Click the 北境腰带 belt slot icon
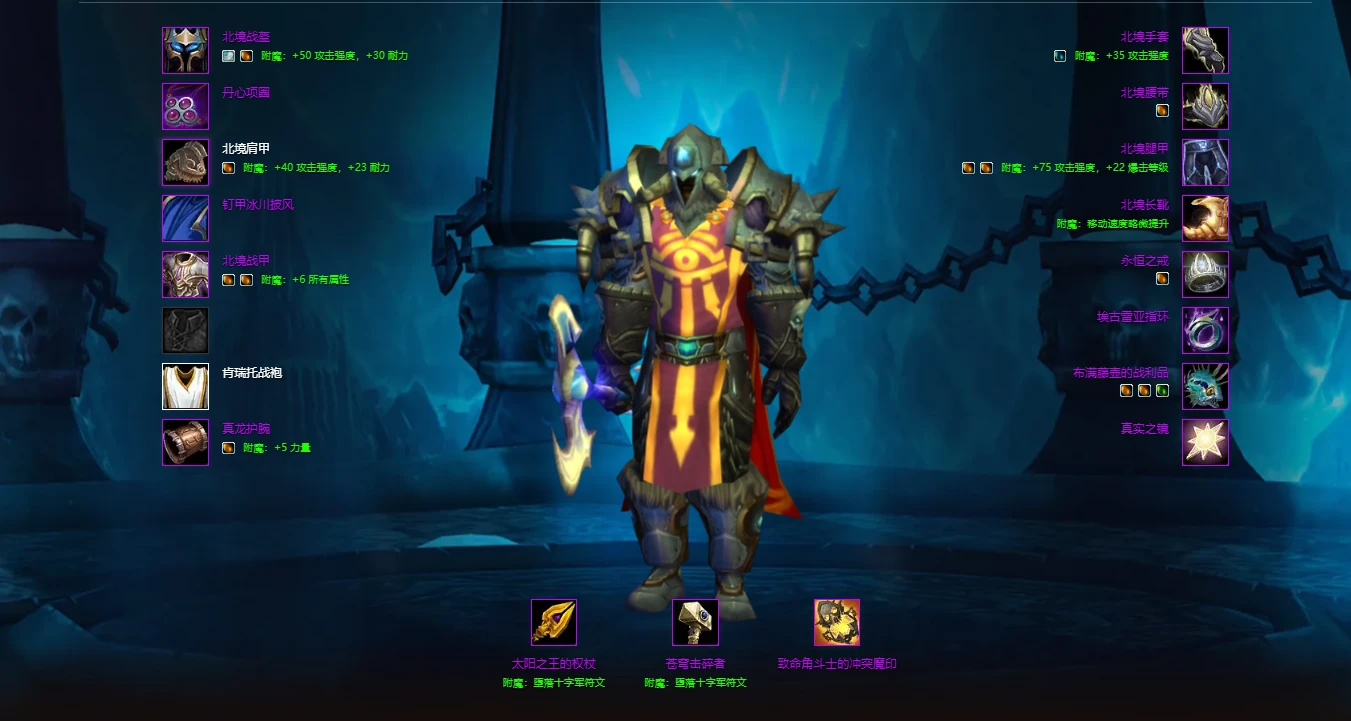This screenshot has width=1351, height=721. [x=1205, y=106]
